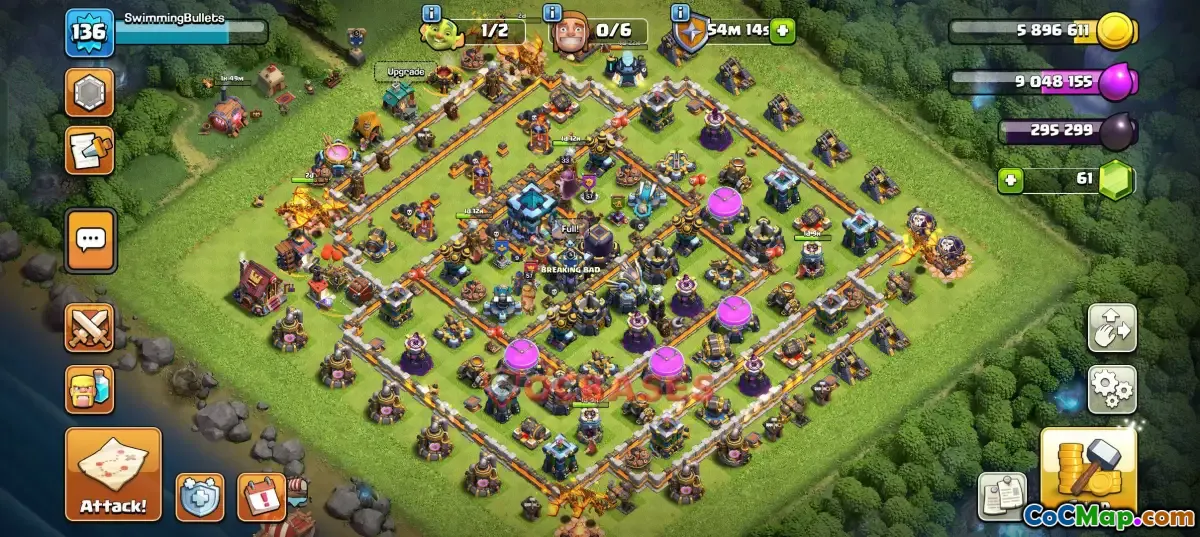
Task: Open the scroll and quill icon button
Action: [90, 150]
